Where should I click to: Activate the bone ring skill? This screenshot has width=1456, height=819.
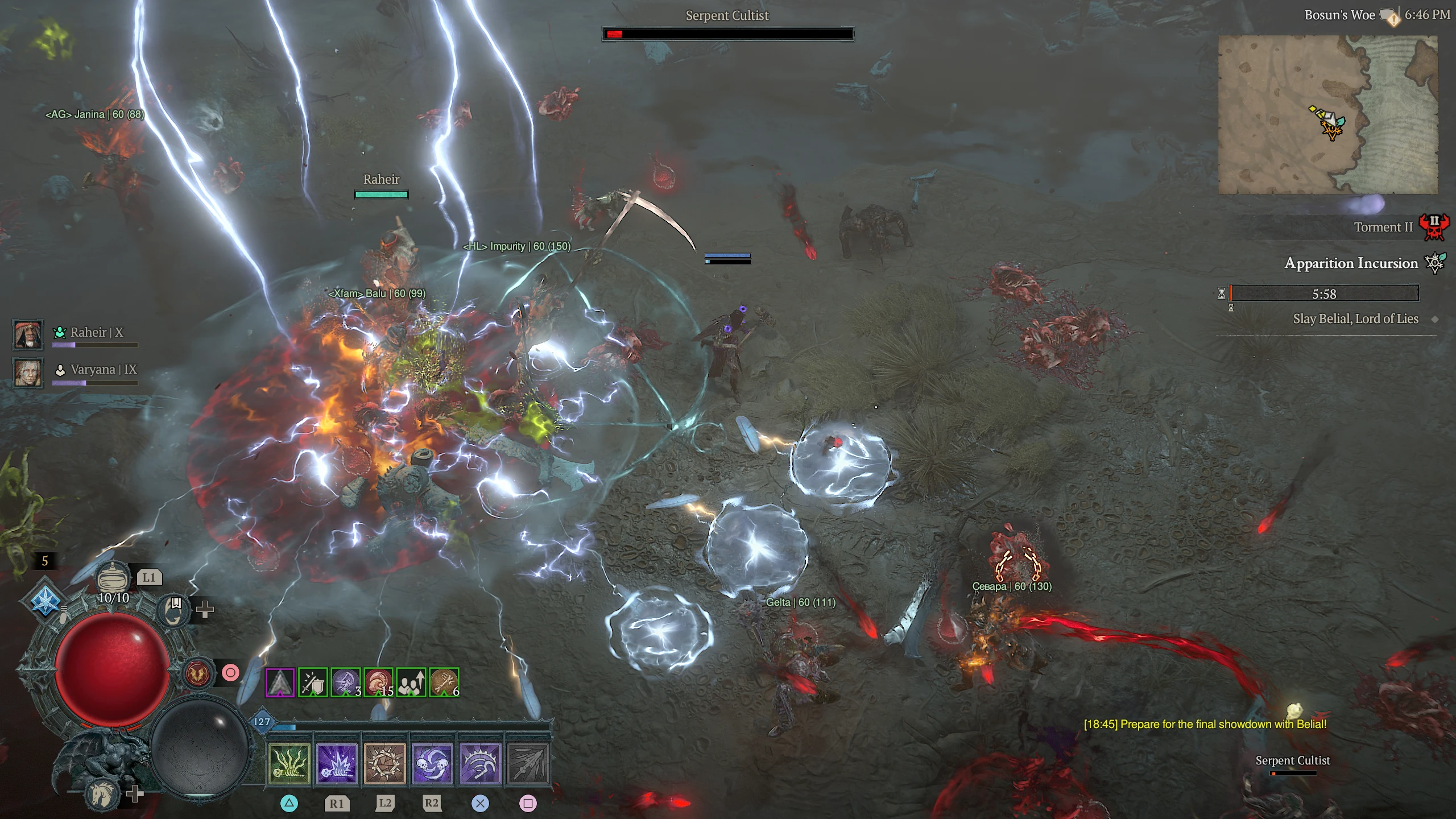point(384,763)
